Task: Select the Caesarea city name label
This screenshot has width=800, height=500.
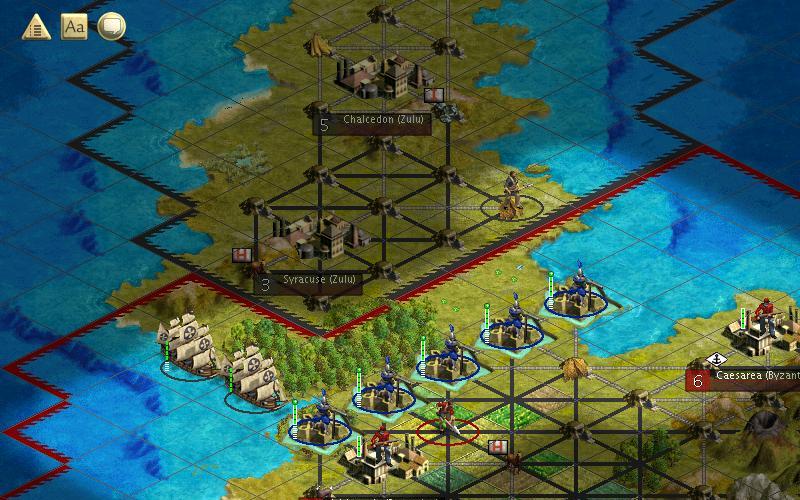Action: pyautogui.click(x=755, y=379)
